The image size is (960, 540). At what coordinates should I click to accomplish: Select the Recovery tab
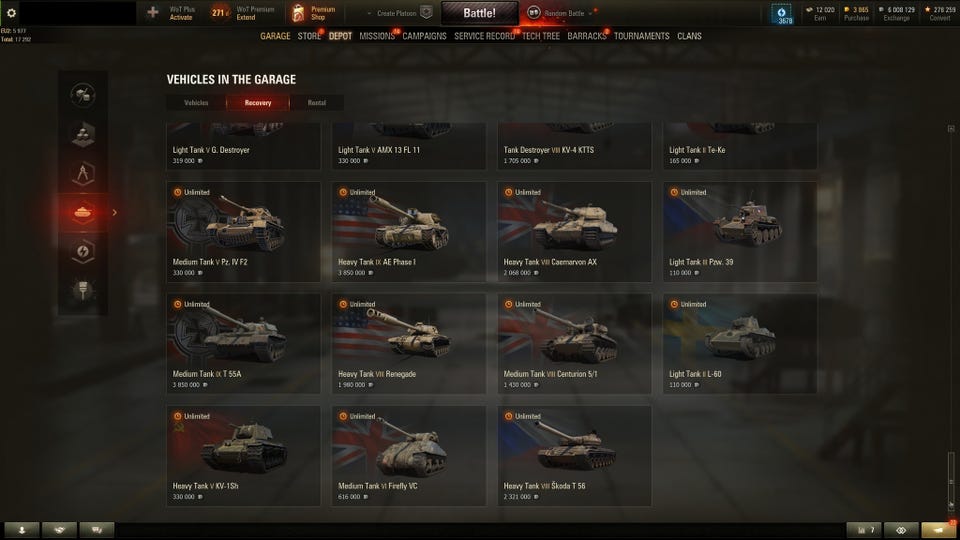pos(258,102)
